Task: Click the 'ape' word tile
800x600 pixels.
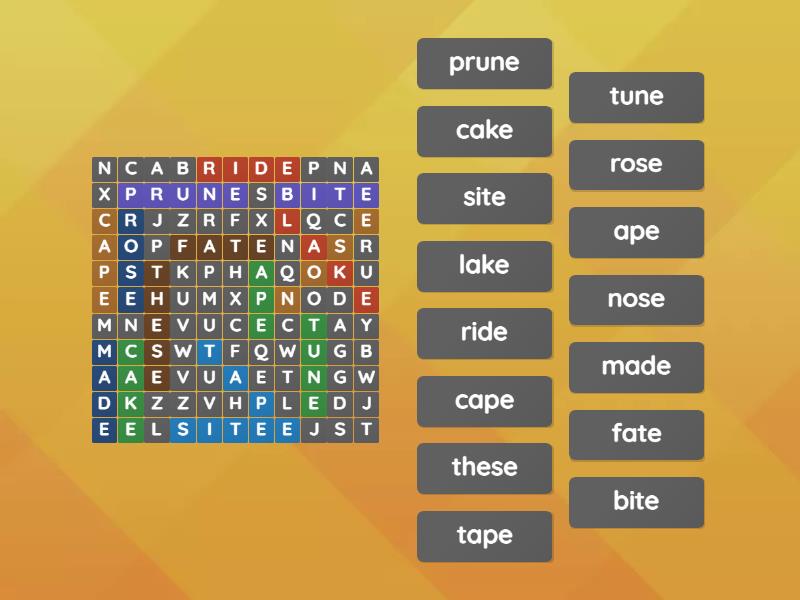Action: 636,232
